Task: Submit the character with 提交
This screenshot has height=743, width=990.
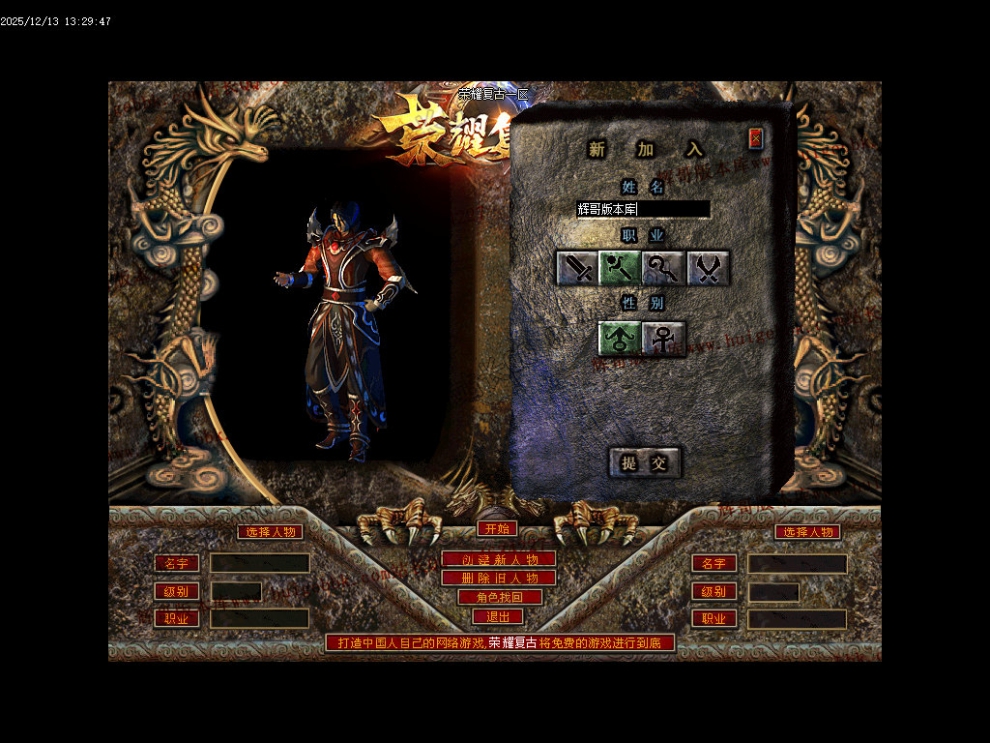Action: pos(645,462)
